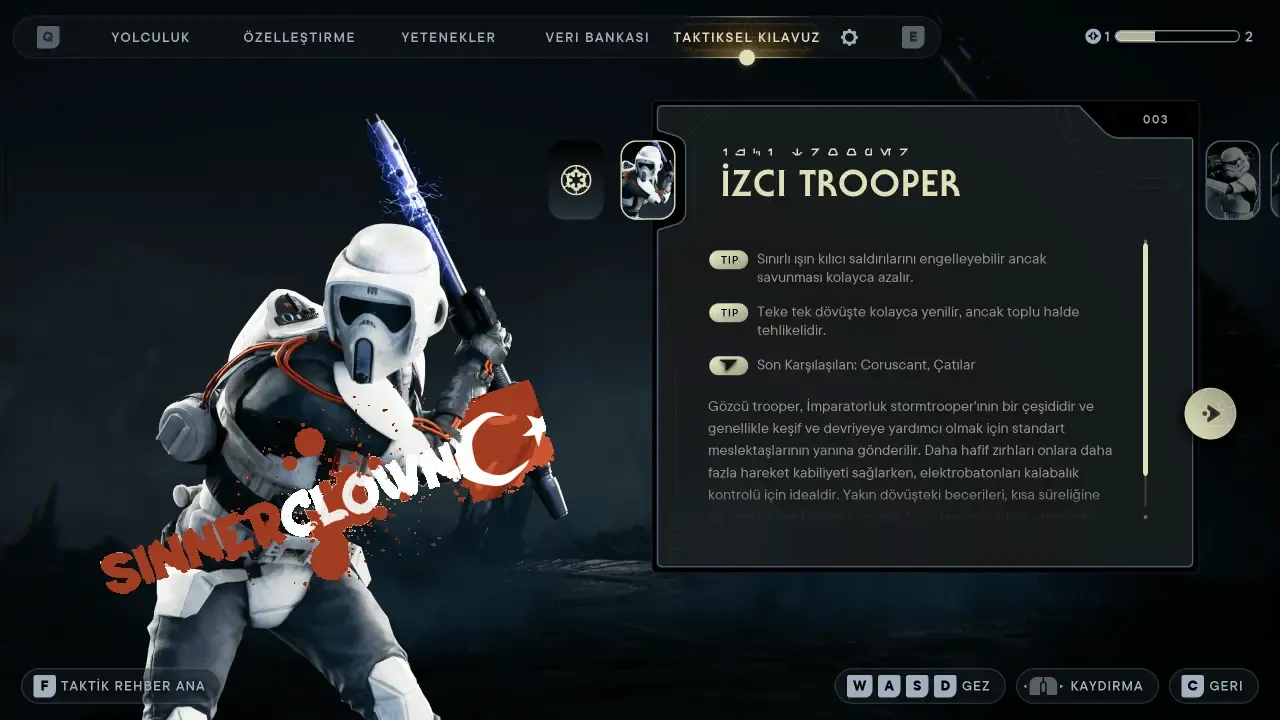The width and height of the screenshot is (1280, 720).
Task: Open the Taktiksel Kılavuz tab
Action: click(x=746, y=37)
